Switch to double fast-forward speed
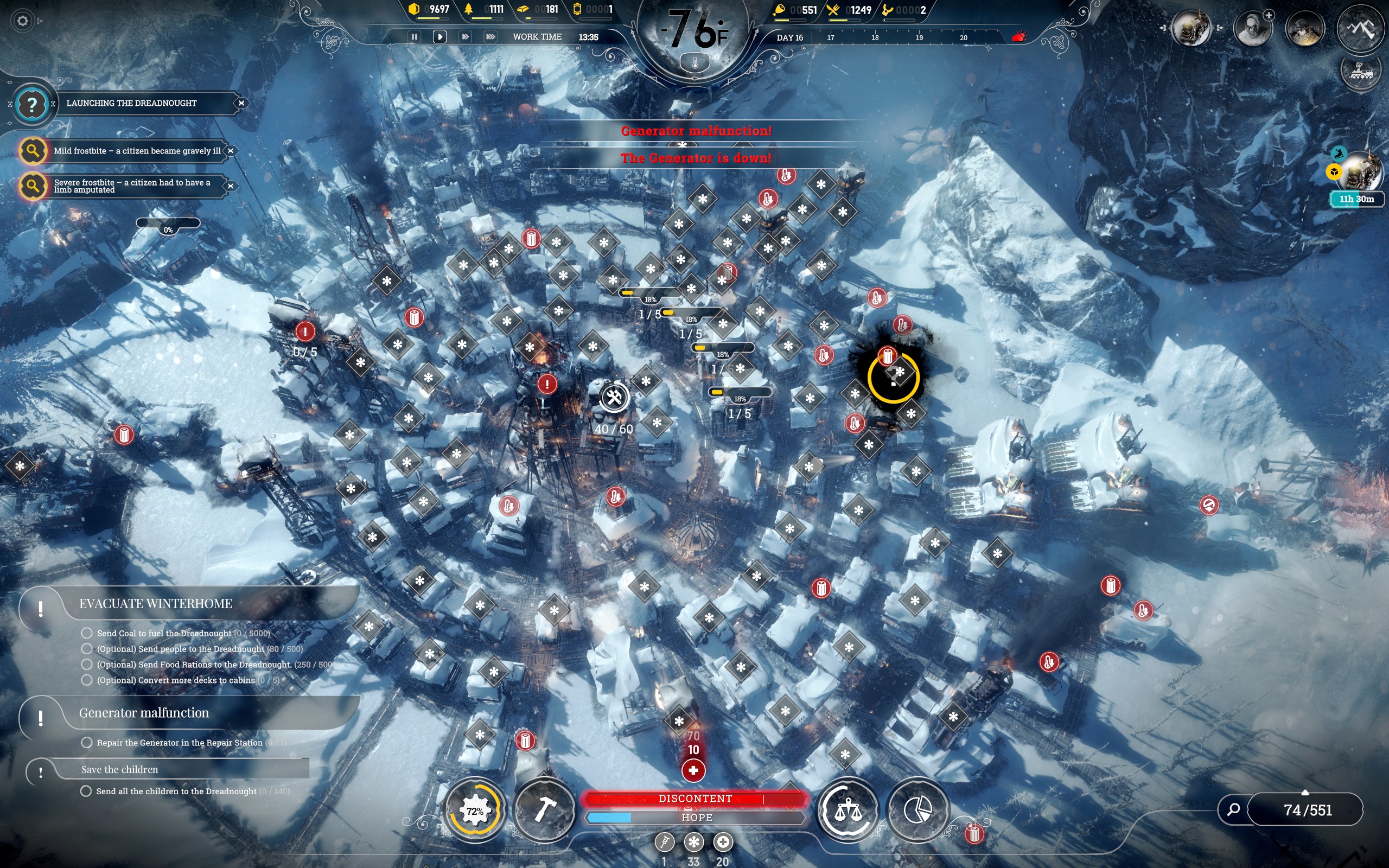1389x868 pixels. 465,37
